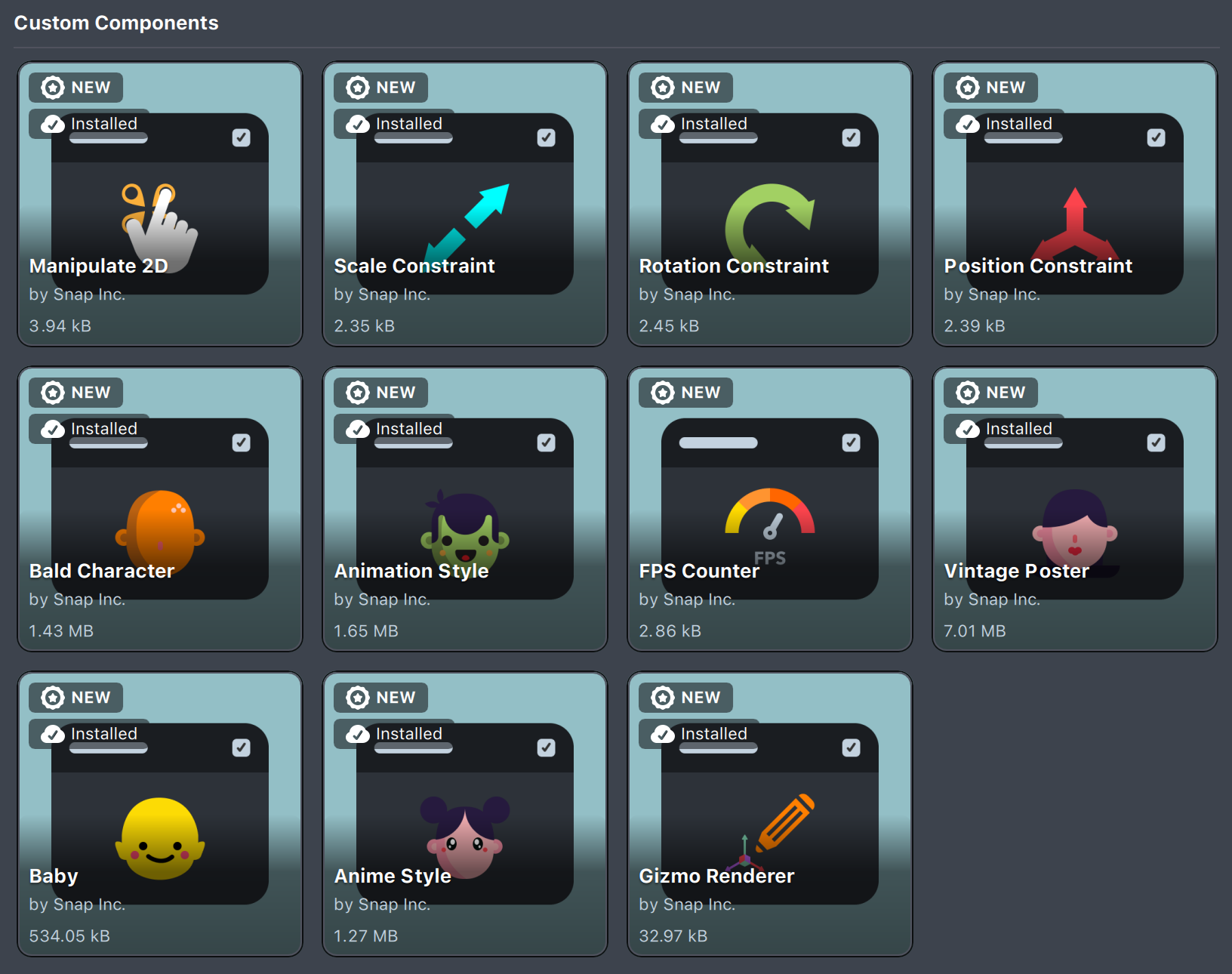Toggle the checkbox on Anime Style card
This screenshot has height=974, width=1232.
(x=546, y=747)
